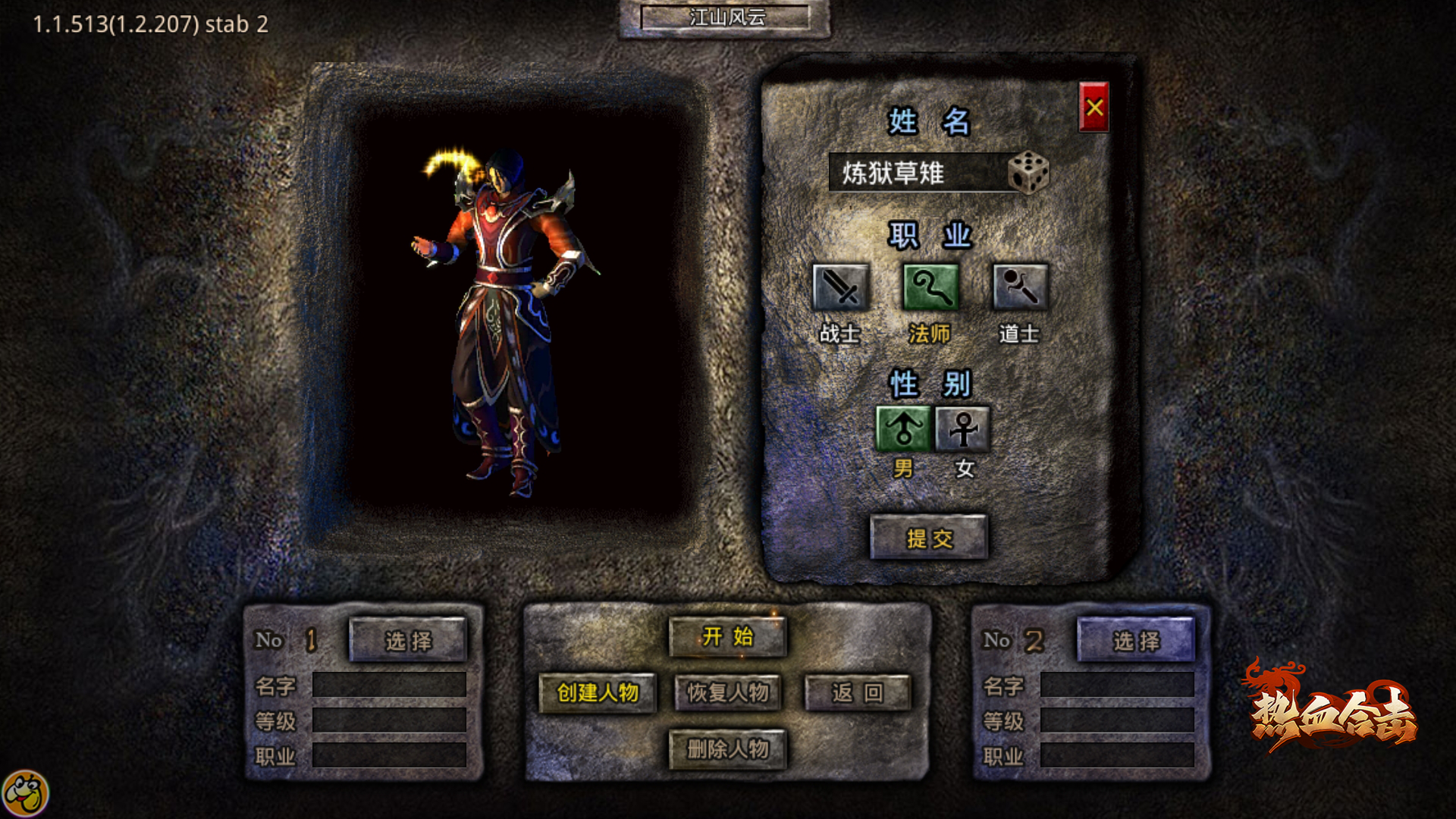1456x819 pixels.
Task: Click 创建人物 to create a character
Action: (x=598, y=692)
